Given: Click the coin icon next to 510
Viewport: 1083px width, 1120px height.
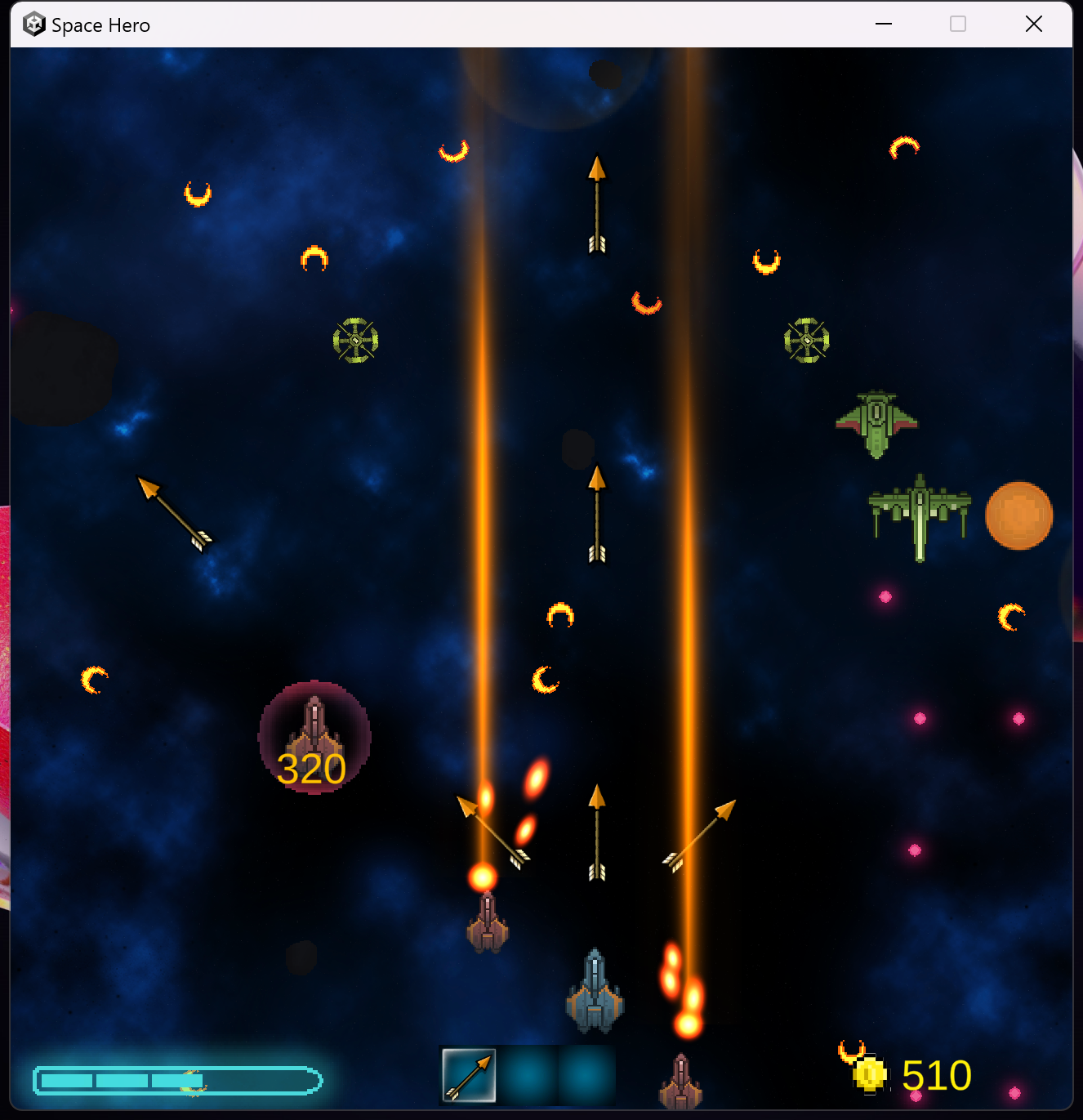Looking at the screenshot, I should pos(871,1075).
